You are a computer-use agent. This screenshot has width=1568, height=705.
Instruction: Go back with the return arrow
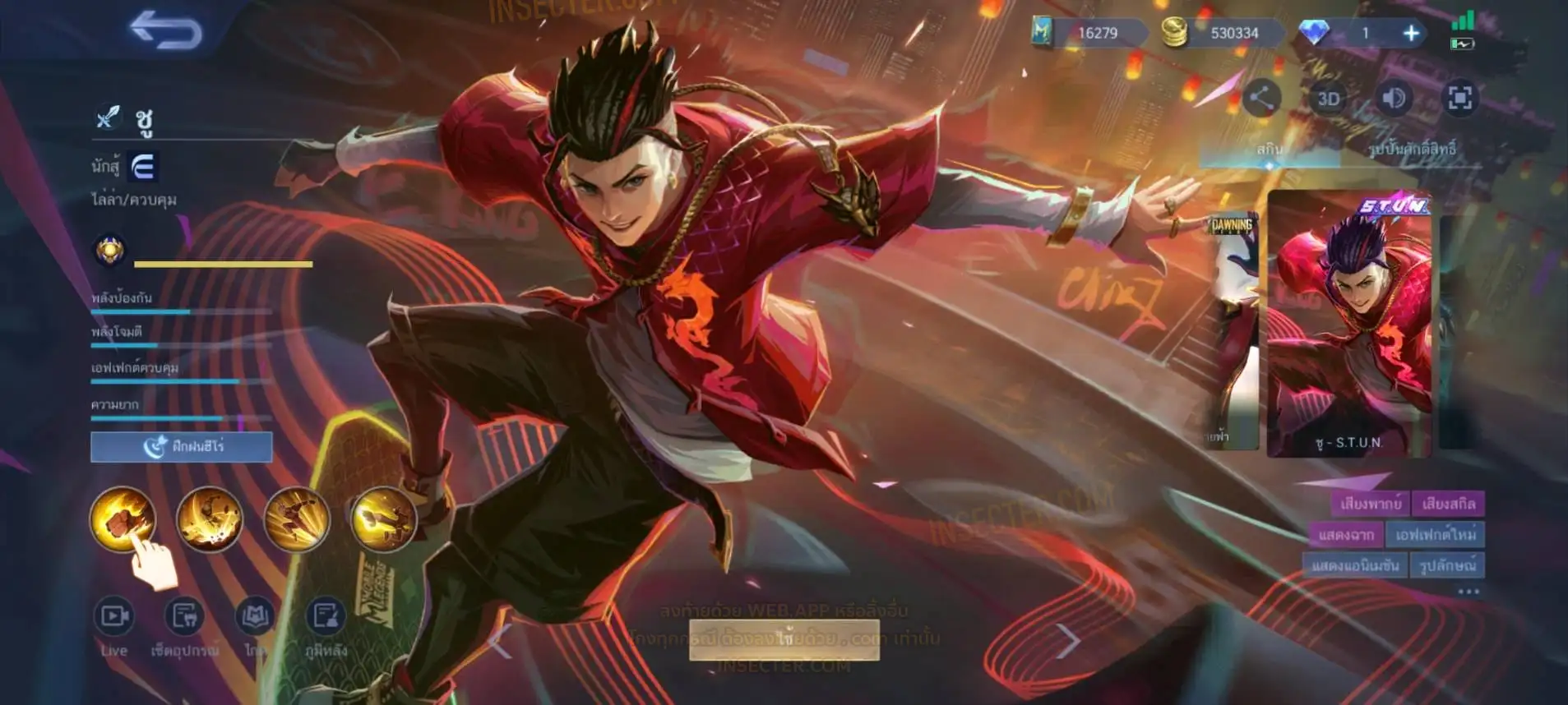165,30
